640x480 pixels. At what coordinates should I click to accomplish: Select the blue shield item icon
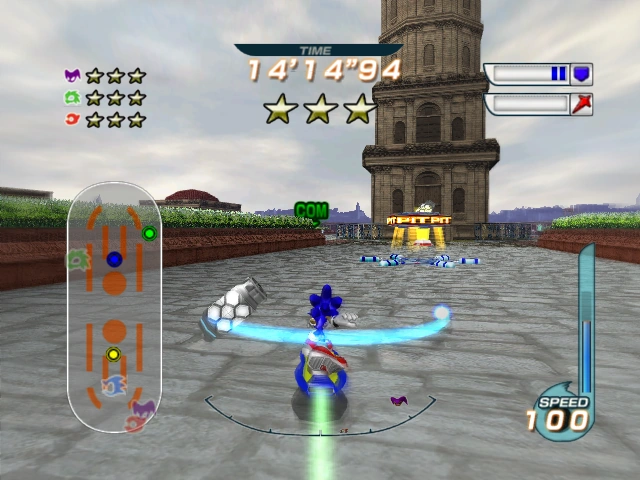tap(581, 74)
